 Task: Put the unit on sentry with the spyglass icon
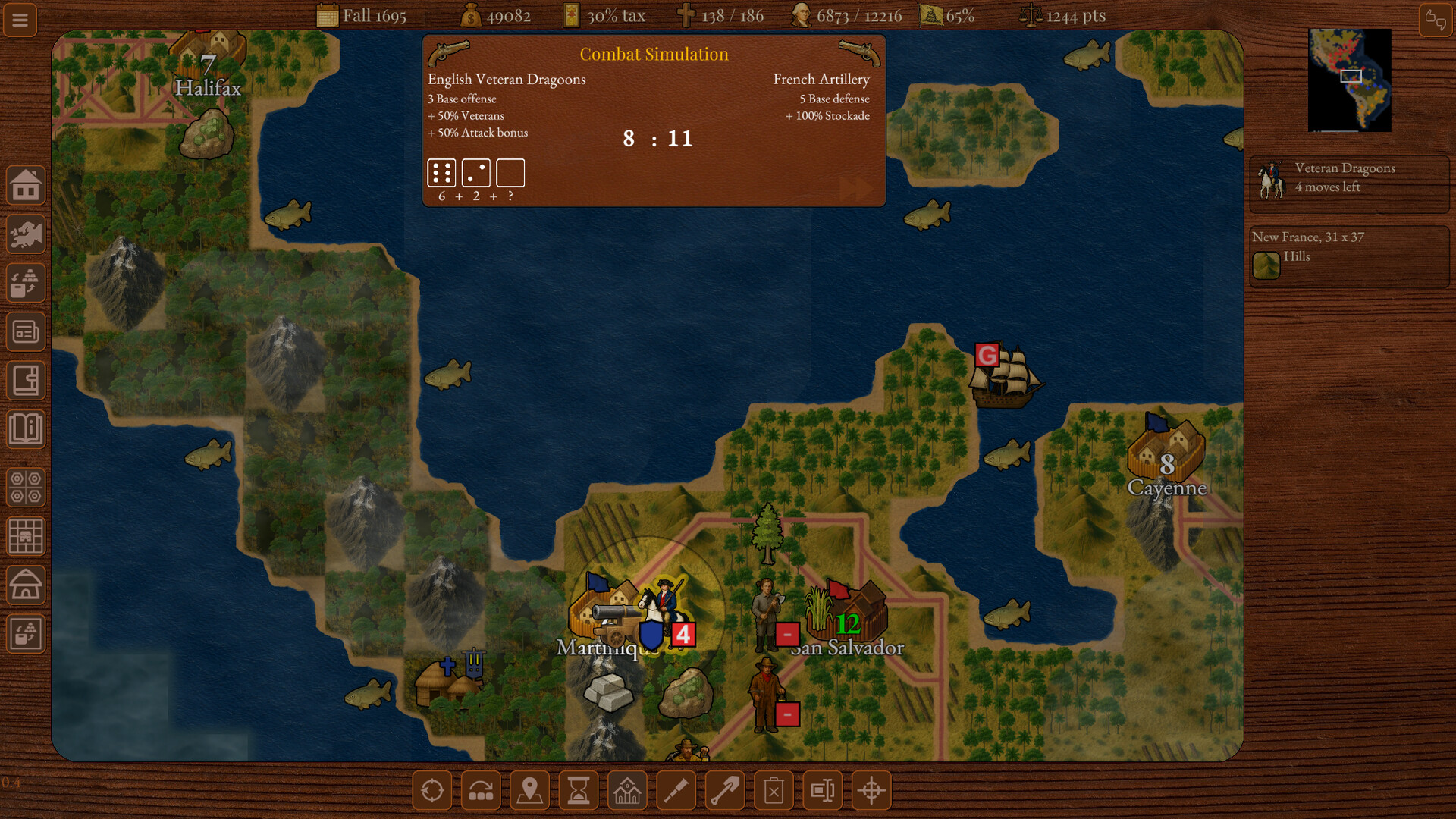point(676,789)
